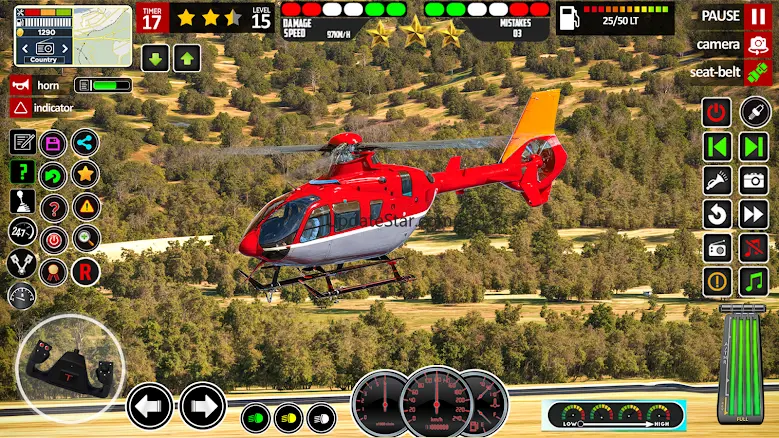
Task: Click the green up arrow button
Action: click(x=187, y=58)
